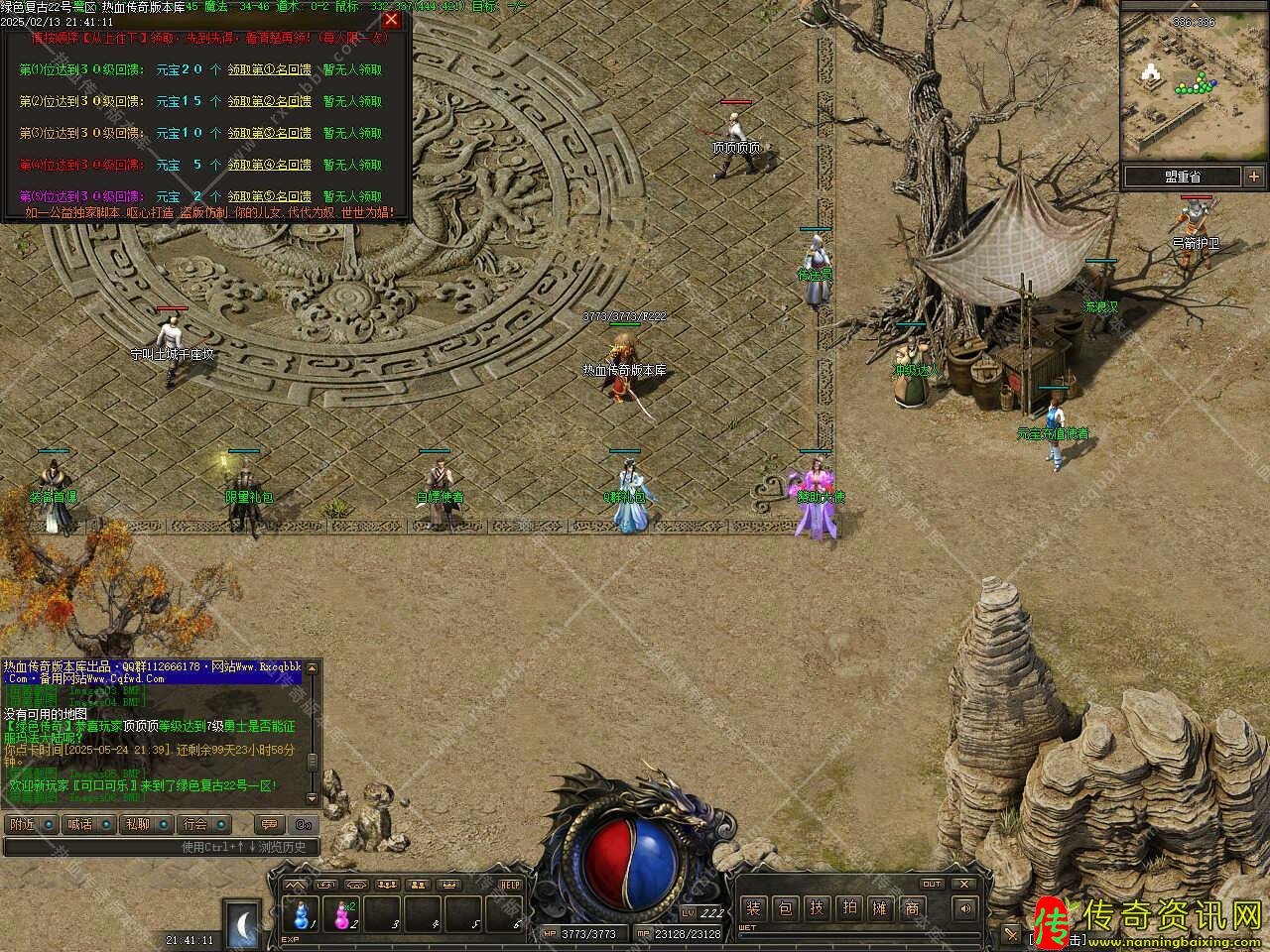Open the 装 (equipment) panel
The image size is (1270, 952).
click(754, 907)
